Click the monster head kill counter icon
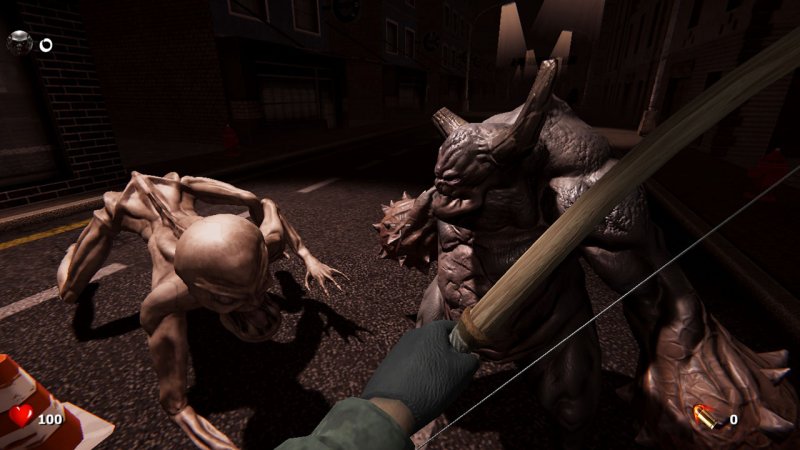 point(20,42)
